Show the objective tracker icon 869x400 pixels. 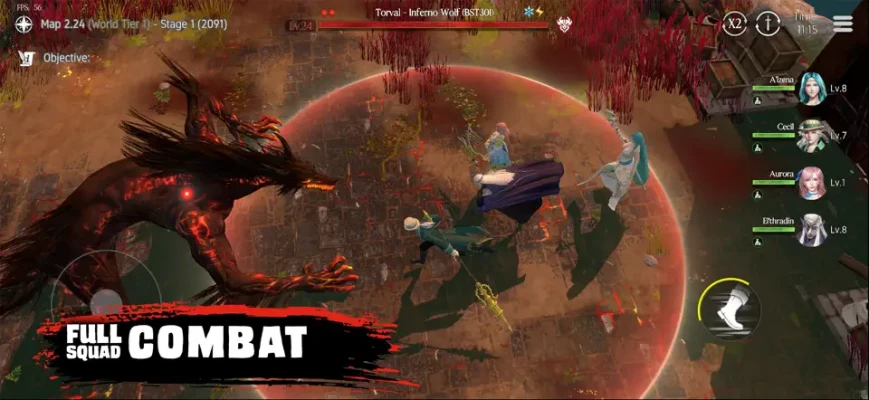click(x=26, y=58)
